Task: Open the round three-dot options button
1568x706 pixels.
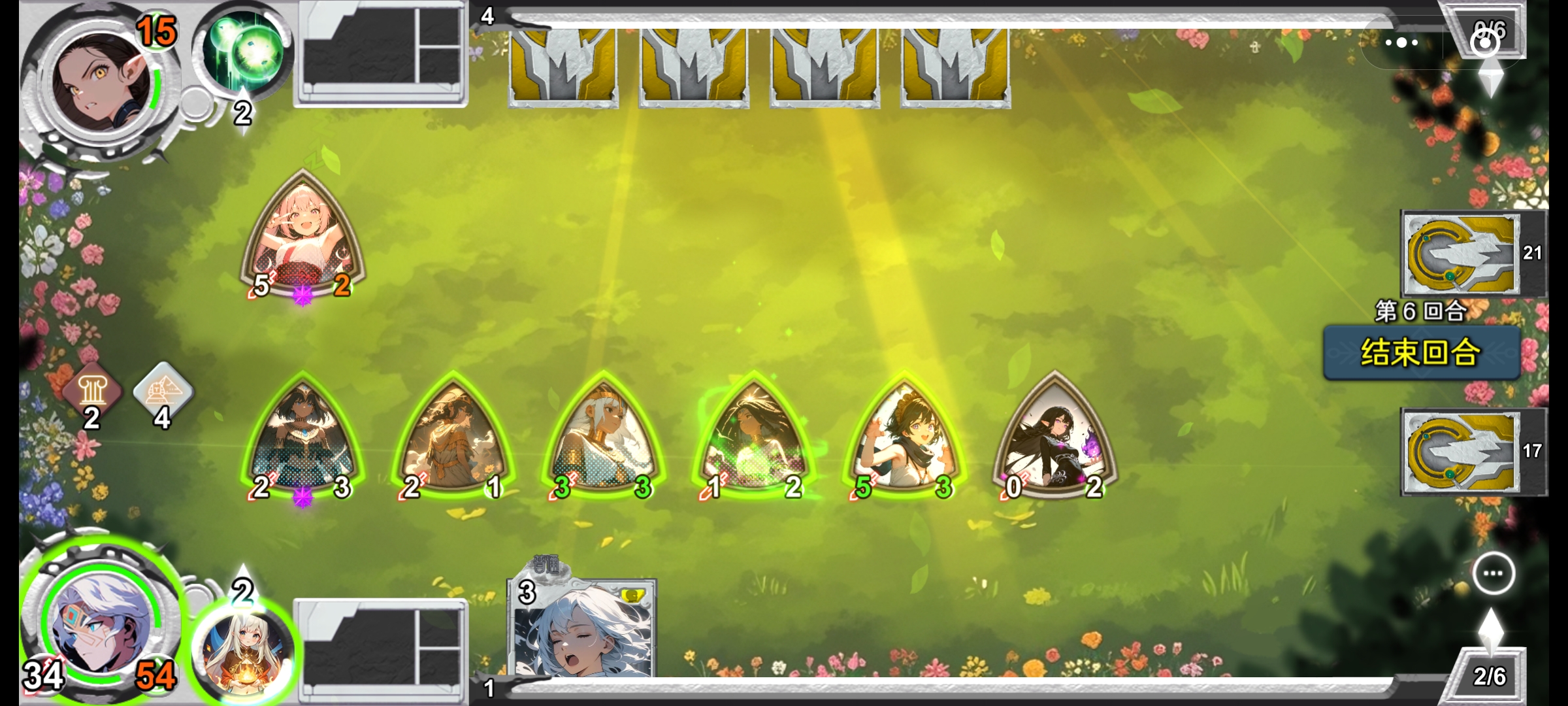Action: pyautogui.click(x=1494, y=573)
